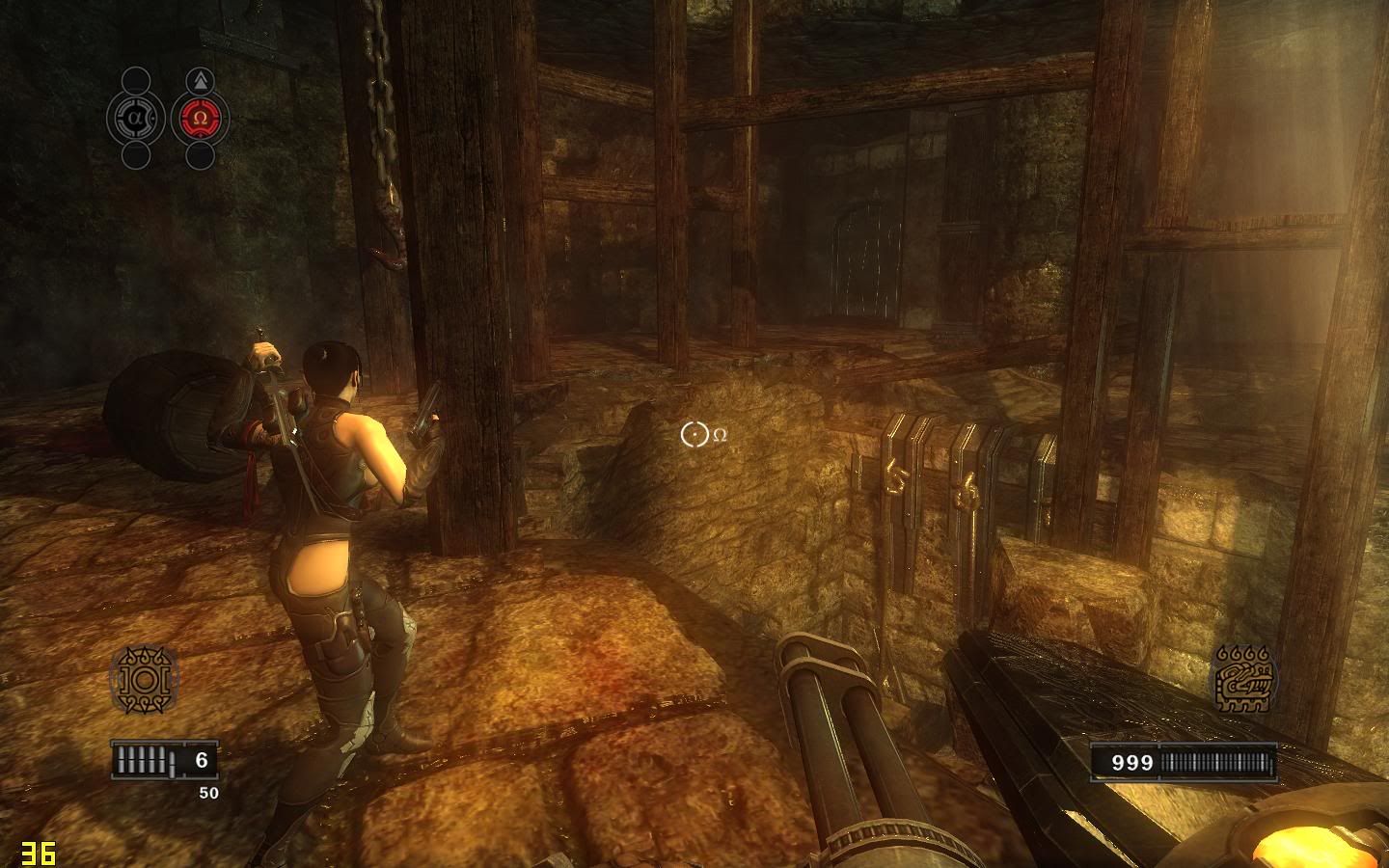Click the spiked emblem icon above the pistol ammo
This screenshot has width=1389, height=868.
coord(144,681)
